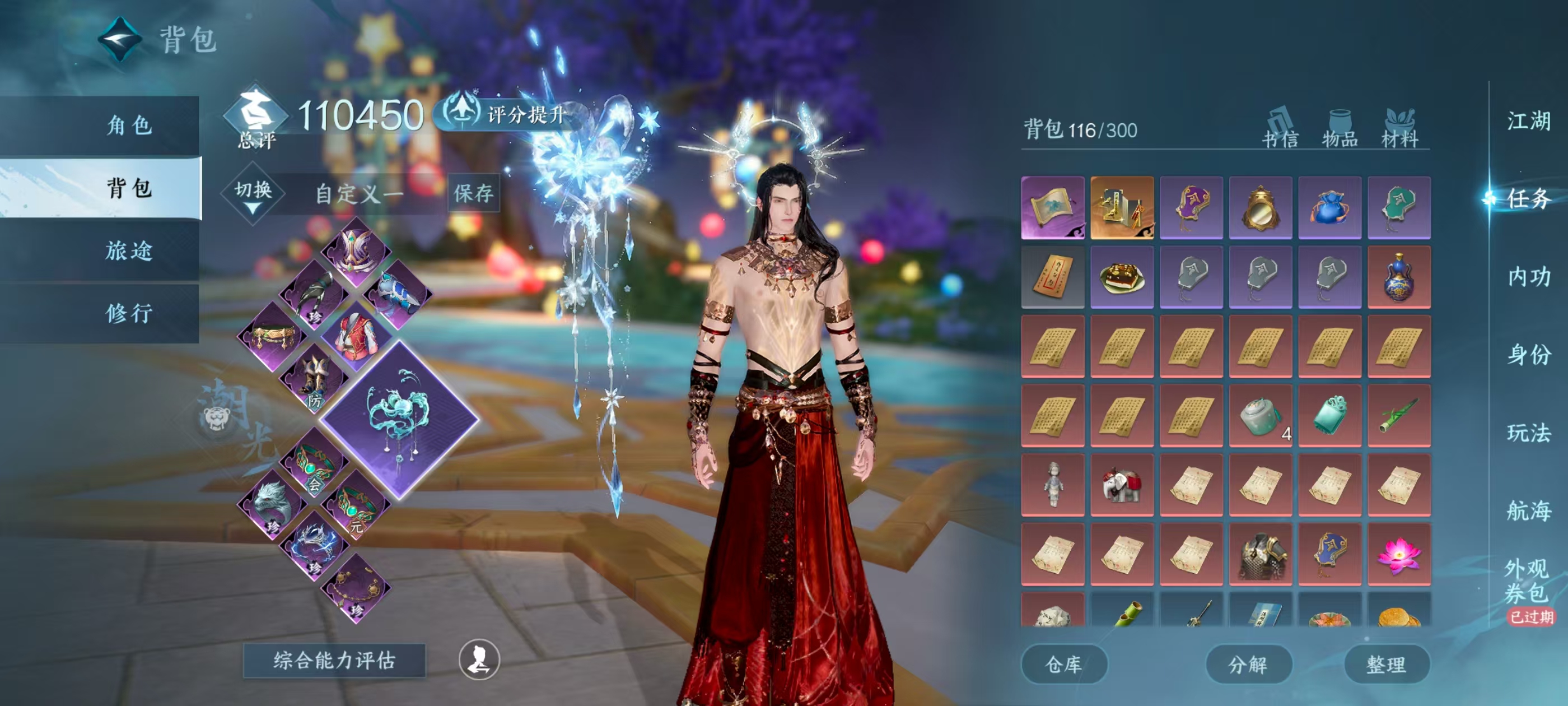Filter bag by 书信
This screenshot has width=1568, height=706.
point(1280,129)
